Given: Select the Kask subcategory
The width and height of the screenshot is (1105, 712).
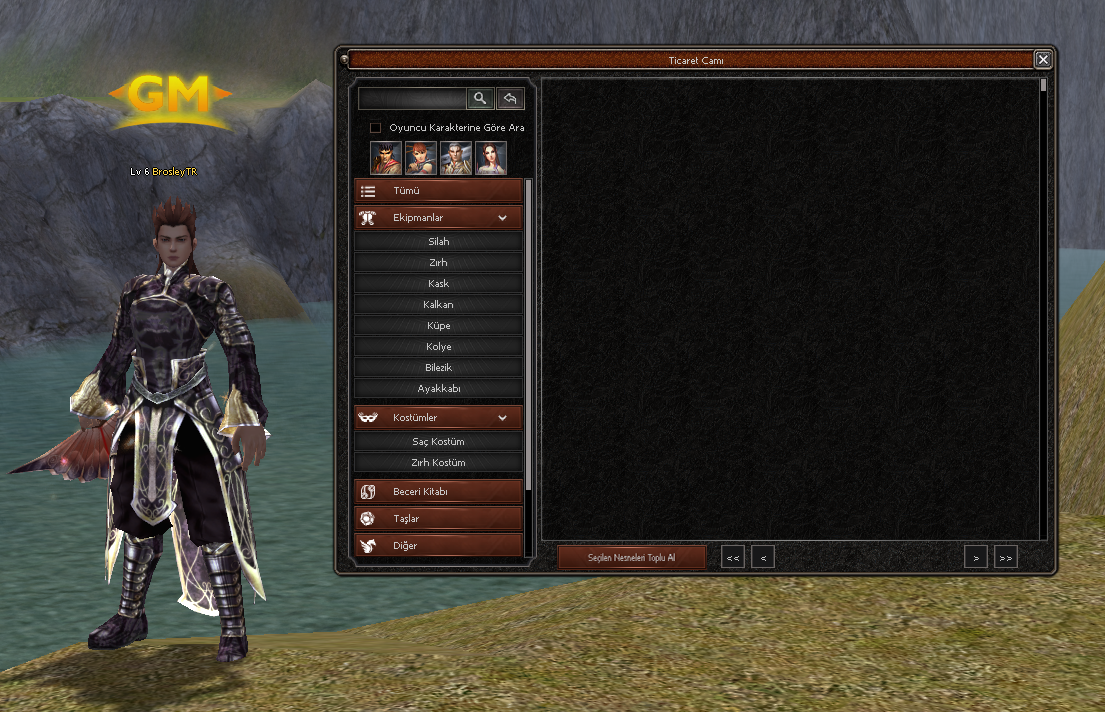Looking at the screenshot, I should pyautogui.click(x=438, y=284).
